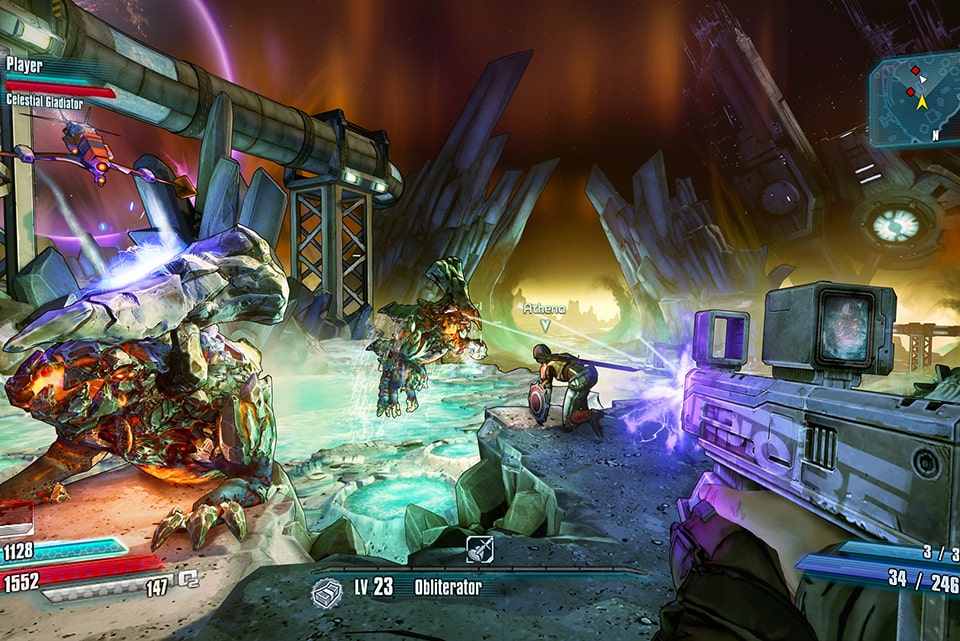Click the yellow player arrow on the minimap
The width and height of the screenshot is (960, 641).
click(x=922, y=101)
